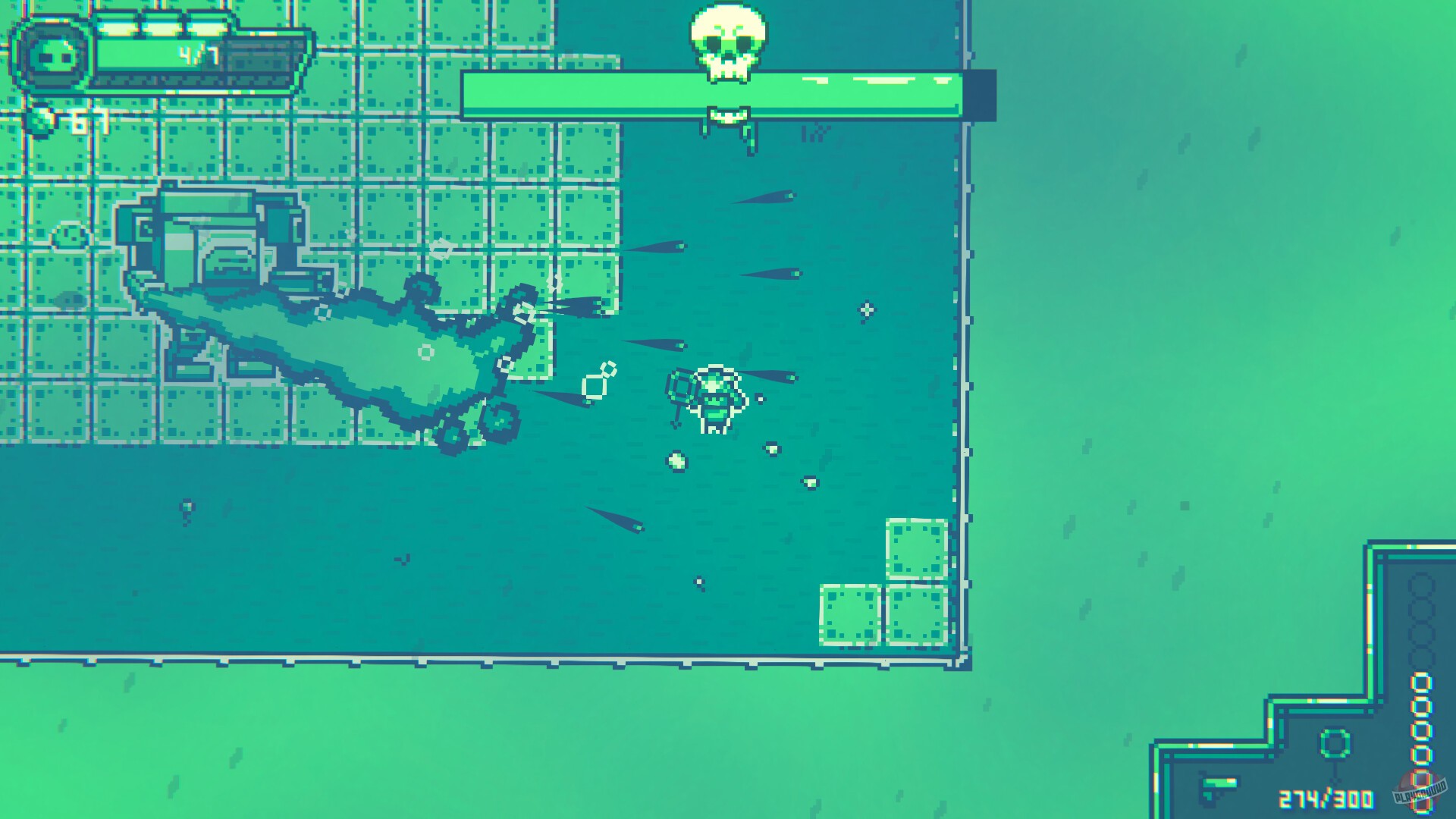Toggle the first armor segment above the health bar

pos(118,23)
